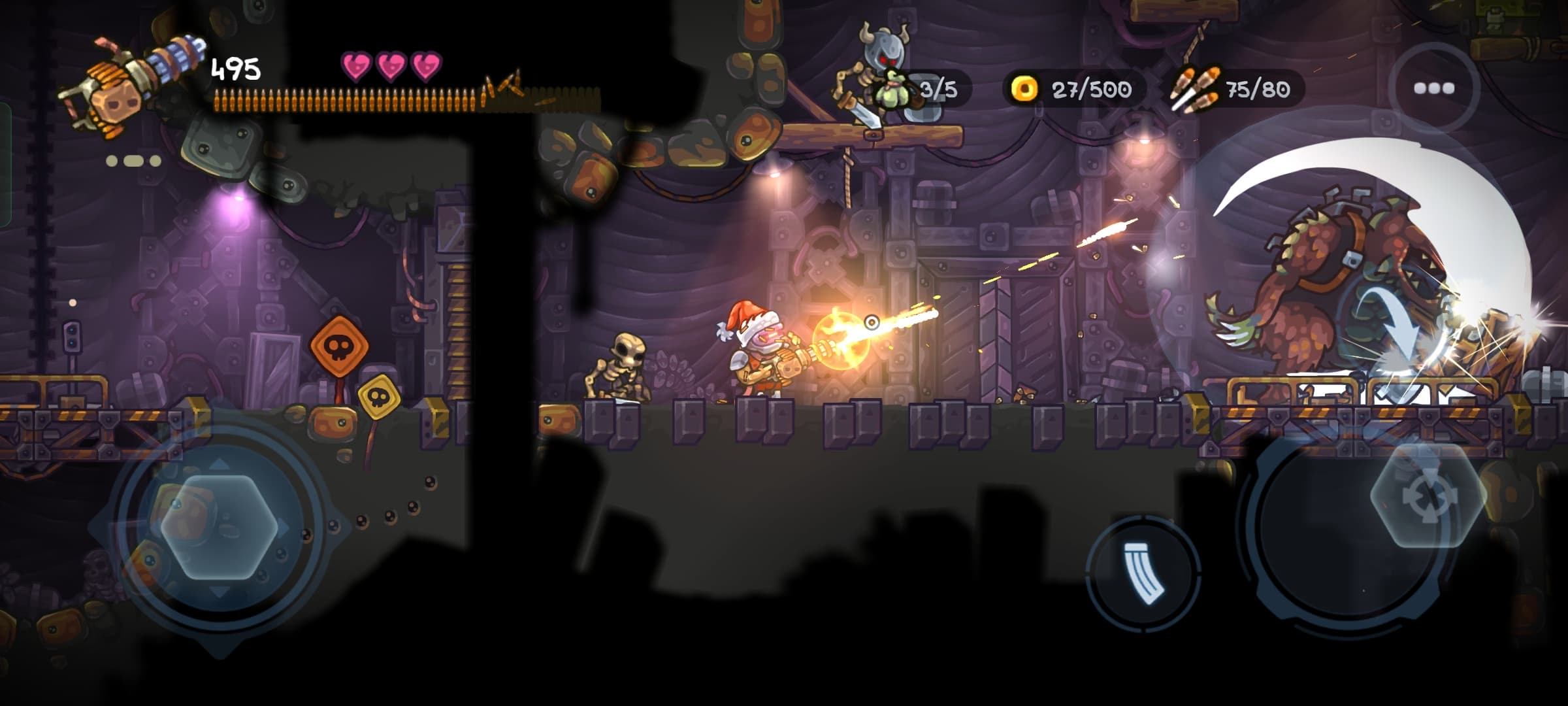Fire using the crosshair hexagon button
Viewport: 1568px width, 706px height.
pos(1428,495)
